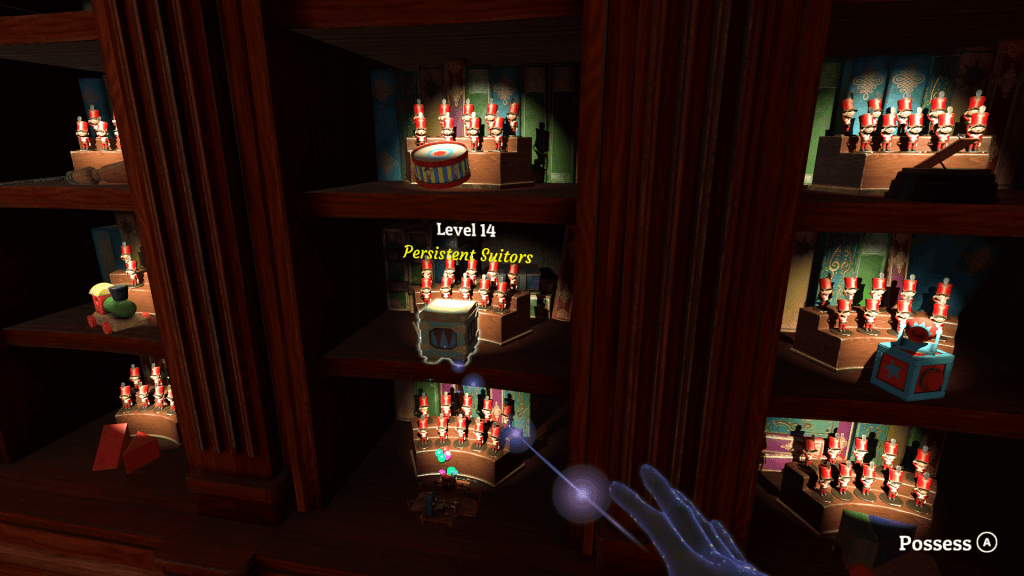Screen dimensions: 1024x576
Task: Choose the striped toy drum level
Action: (440, 164)
